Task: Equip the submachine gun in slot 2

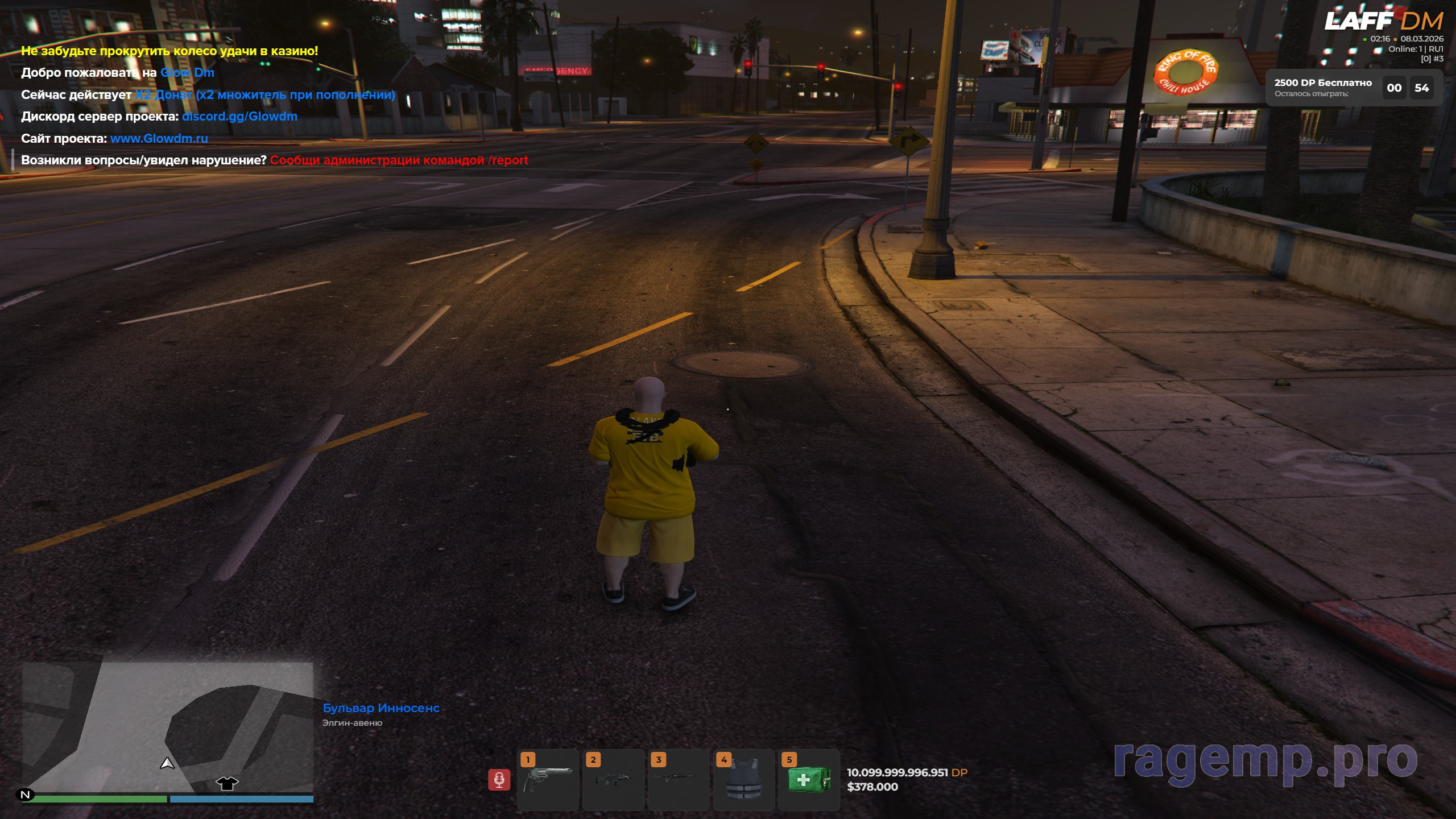Action: click(x=613, y=779)
